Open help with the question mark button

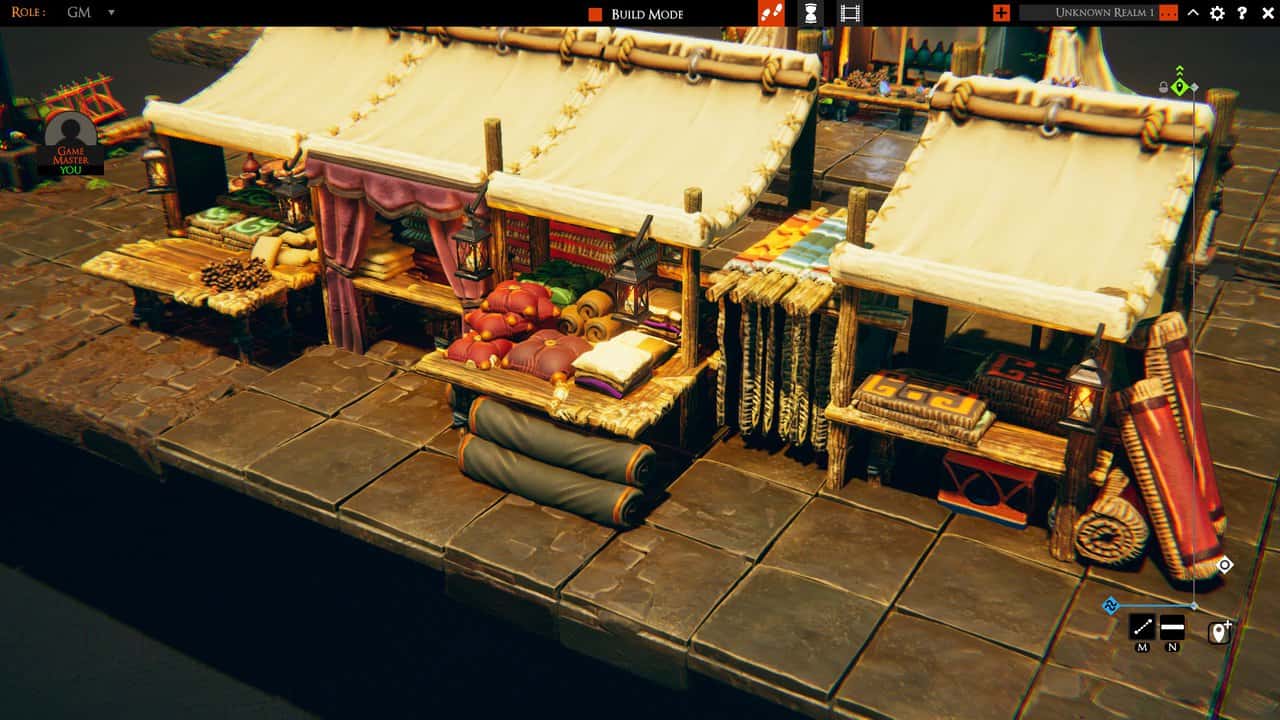coord(1240,13)
